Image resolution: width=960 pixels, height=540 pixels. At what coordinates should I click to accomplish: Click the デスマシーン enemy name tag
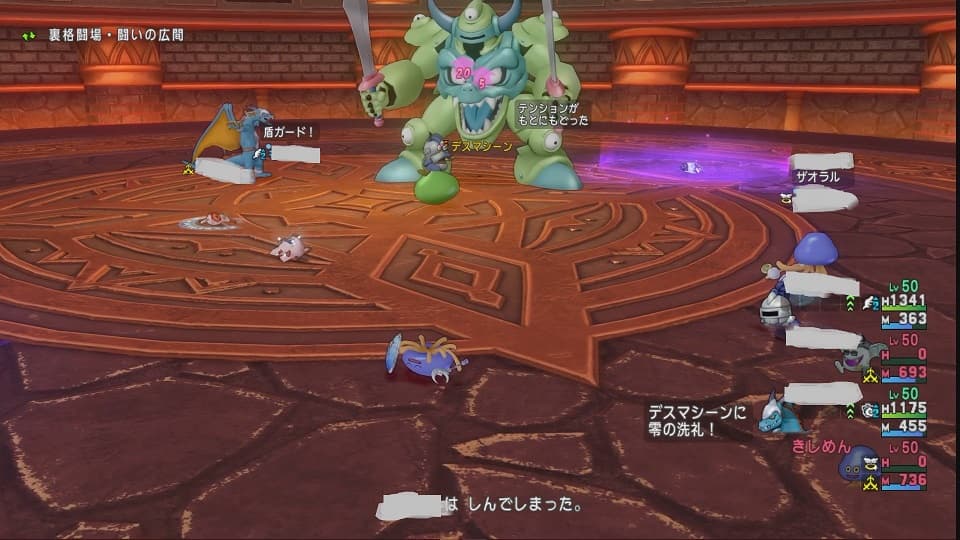(481, 146)
